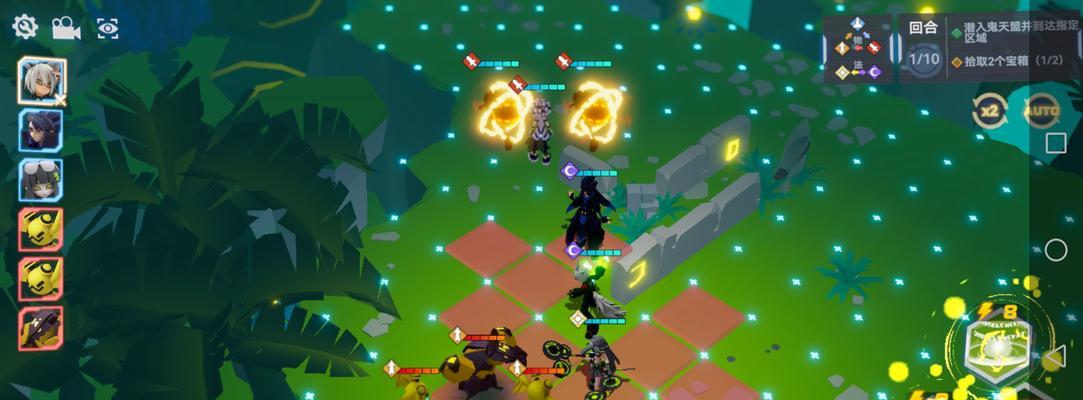This screenshot has width=1083, height=400.
Task: Toggle x2 battle speed
Action: point(989,111)
